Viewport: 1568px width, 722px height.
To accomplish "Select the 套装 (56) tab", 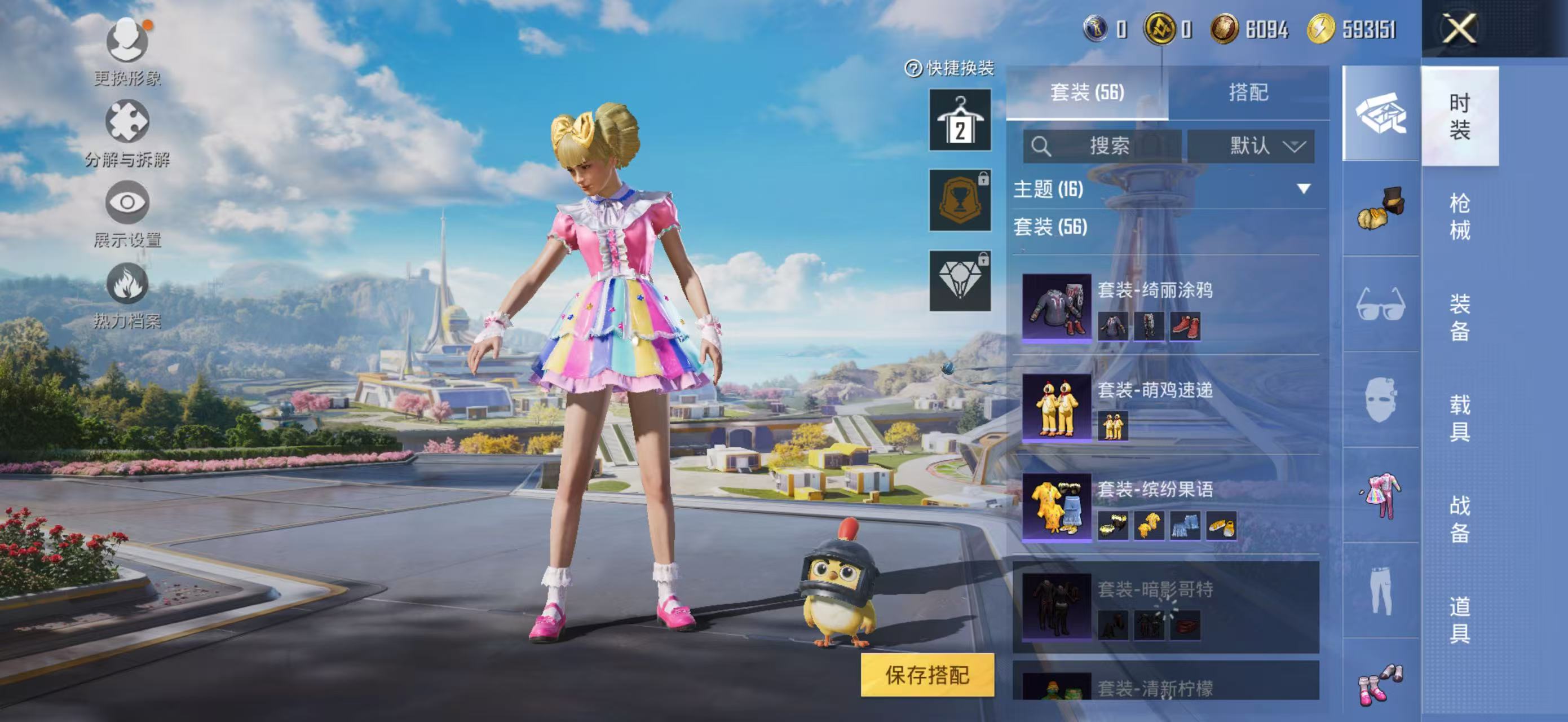I will pyautogui.click(x=1087, y=93).
